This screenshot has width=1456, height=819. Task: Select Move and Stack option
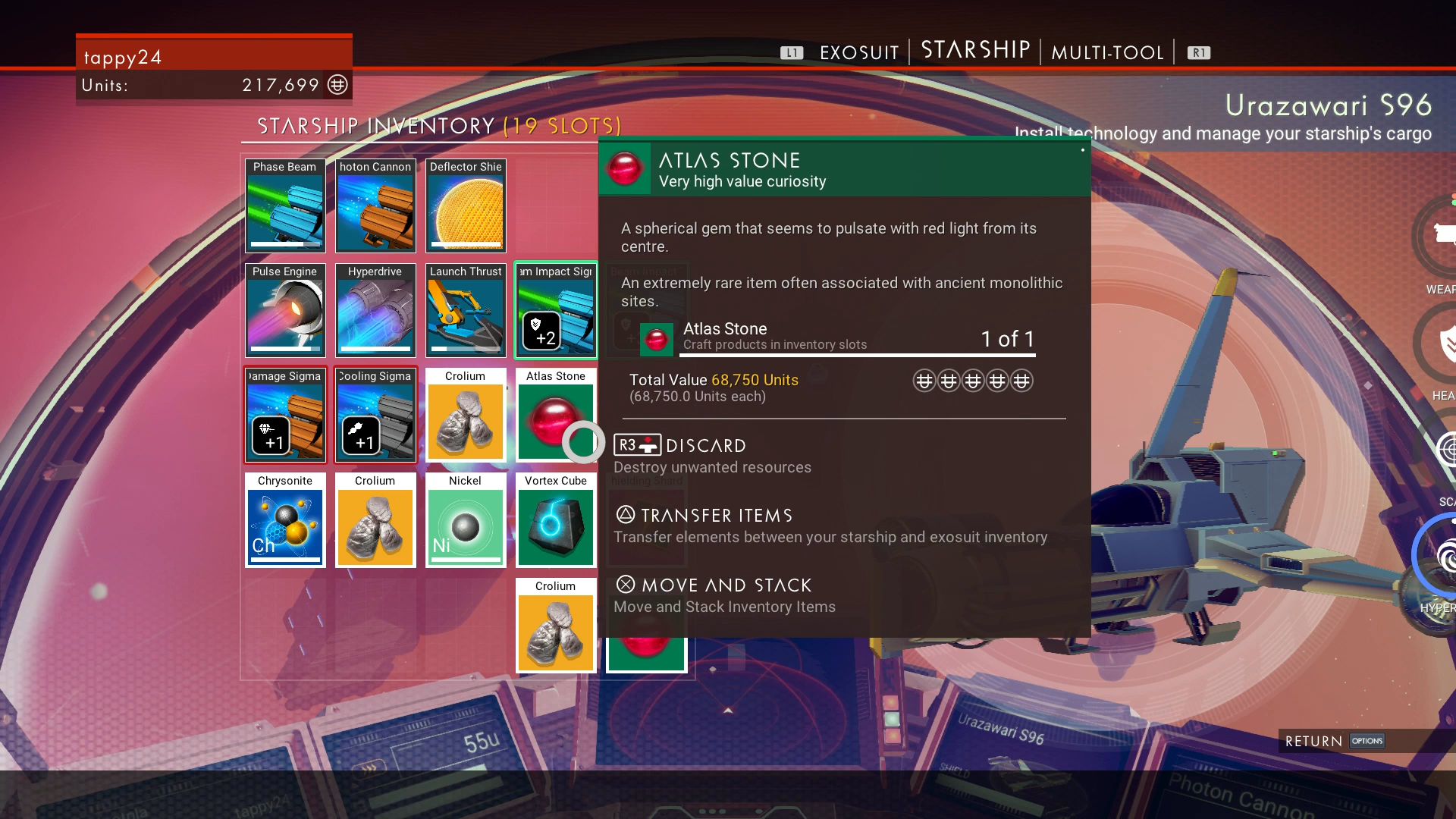(726, 585)
